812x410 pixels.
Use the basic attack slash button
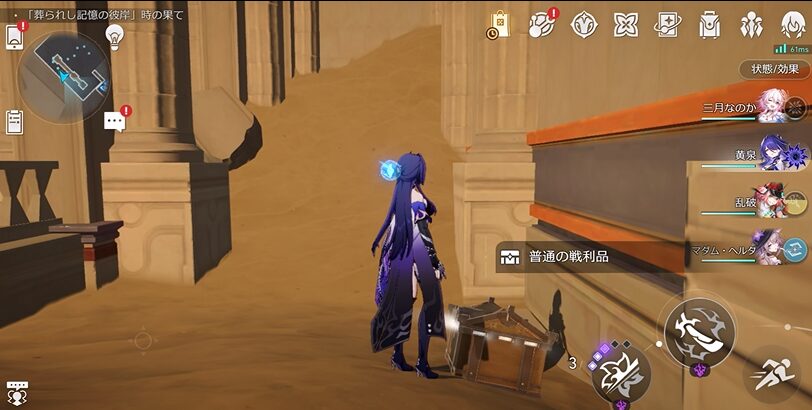(x=699, y=330)
